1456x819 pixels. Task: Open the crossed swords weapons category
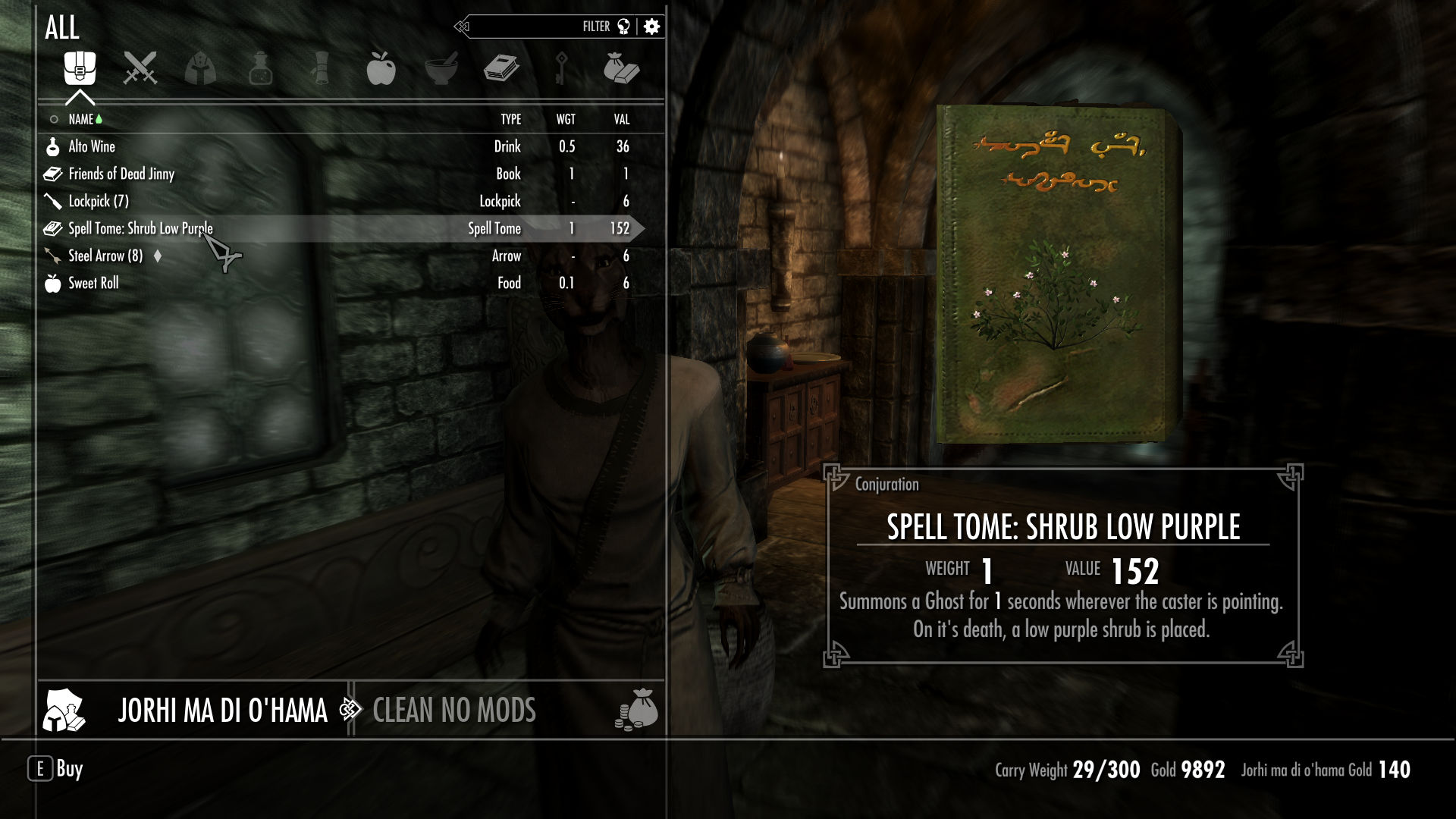click(x=140, y=68)
